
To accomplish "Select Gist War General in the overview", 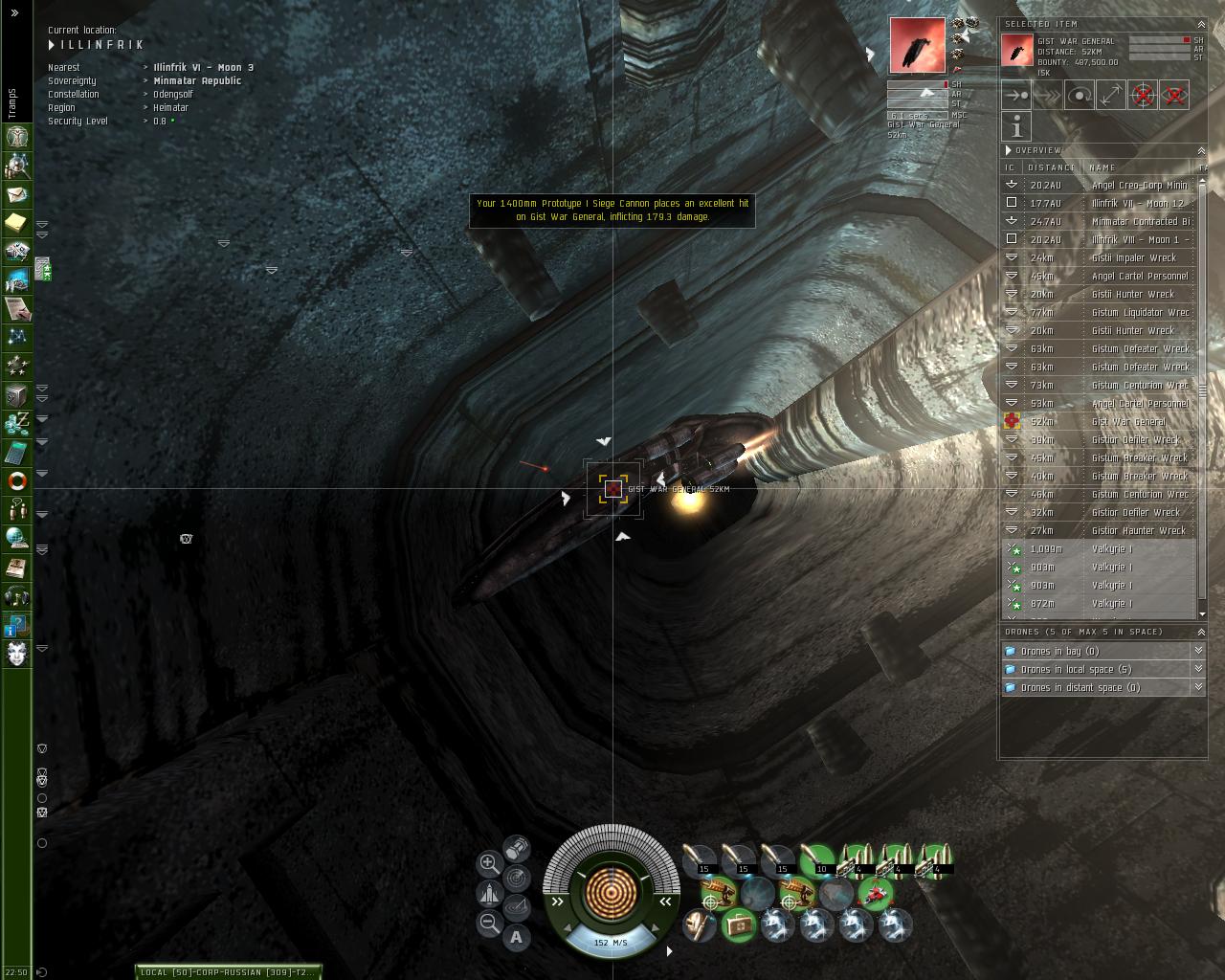I will 1127,421.
